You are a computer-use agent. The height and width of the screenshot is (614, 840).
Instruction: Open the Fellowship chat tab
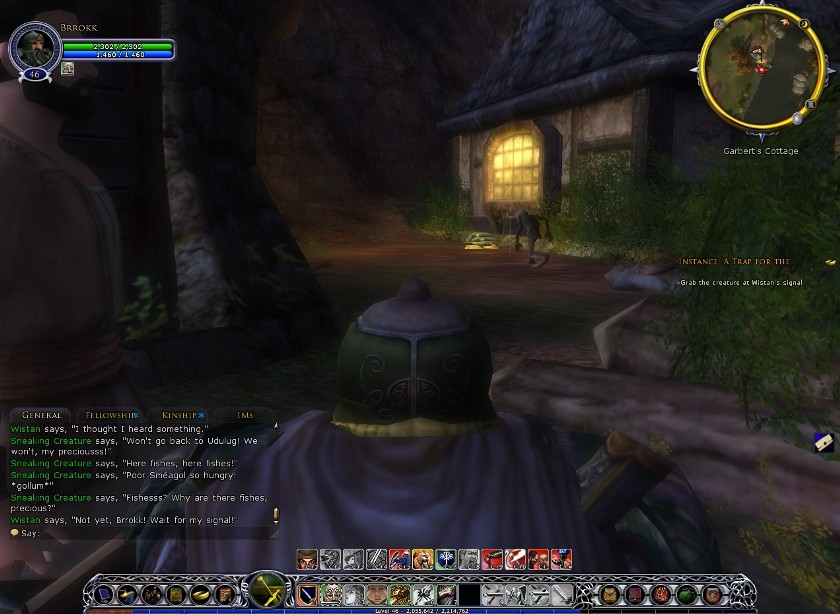(103, 415)
